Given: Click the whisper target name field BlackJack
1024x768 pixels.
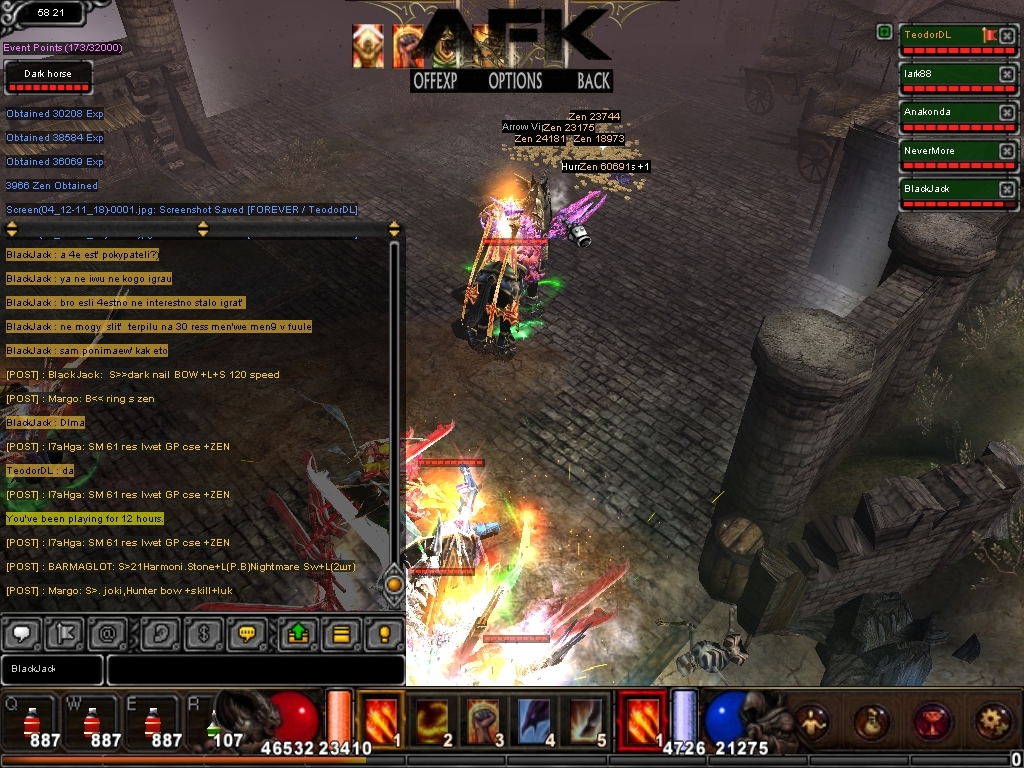Looking at the screenshot, I should point(52,669).
